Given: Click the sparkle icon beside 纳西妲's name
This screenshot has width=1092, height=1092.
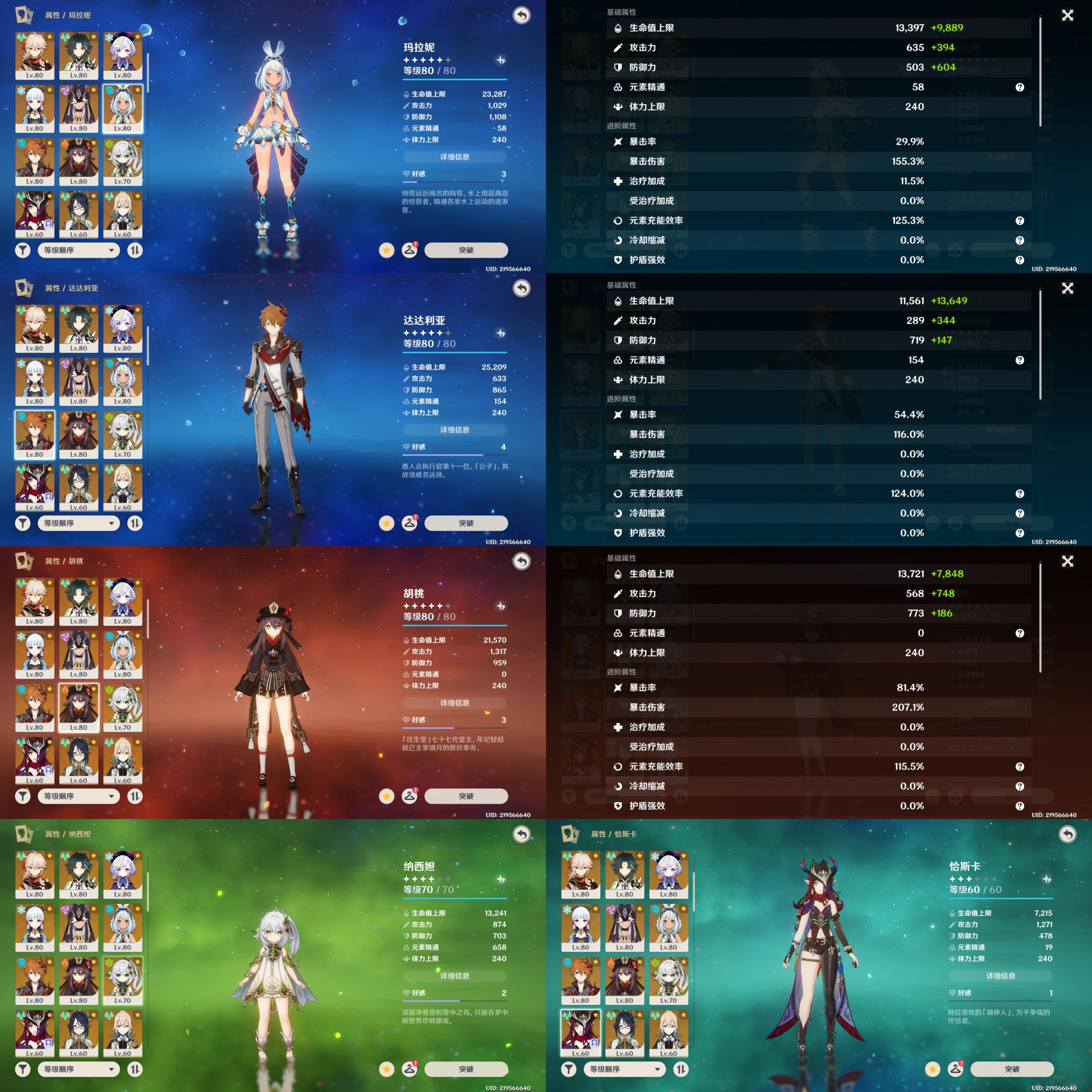Looking at the screenshot, I should (500, 879).
